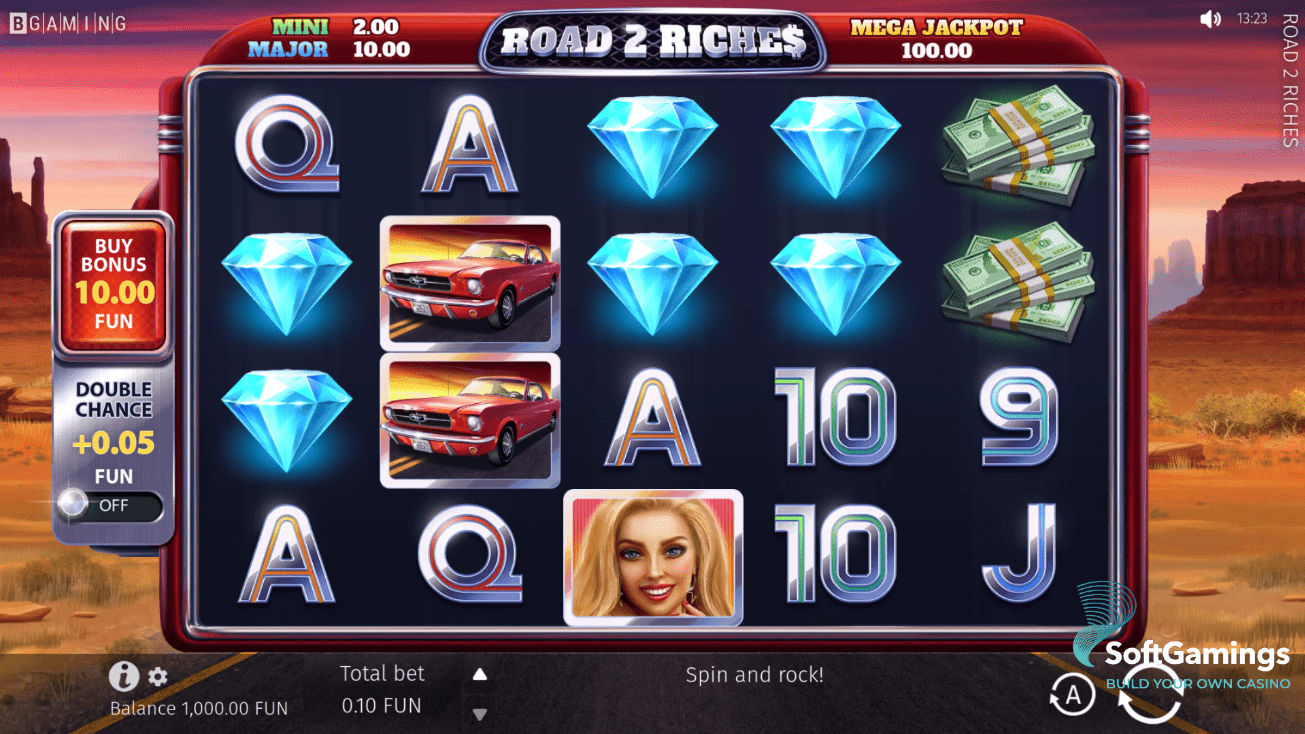This screenshot has width=1305, height=734.
Task: Open the game settings gear
Action: pyautogui.click(x=157, y=677)
